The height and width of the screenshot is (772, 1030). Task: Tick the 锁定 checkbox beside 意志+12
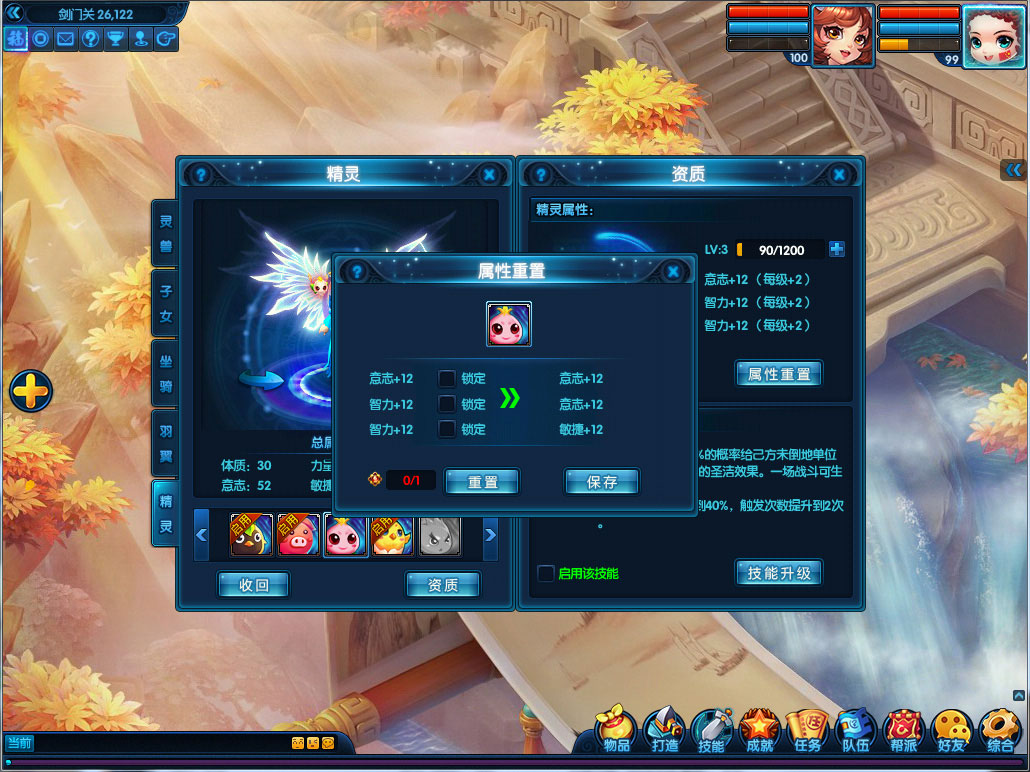pos(447,379)
